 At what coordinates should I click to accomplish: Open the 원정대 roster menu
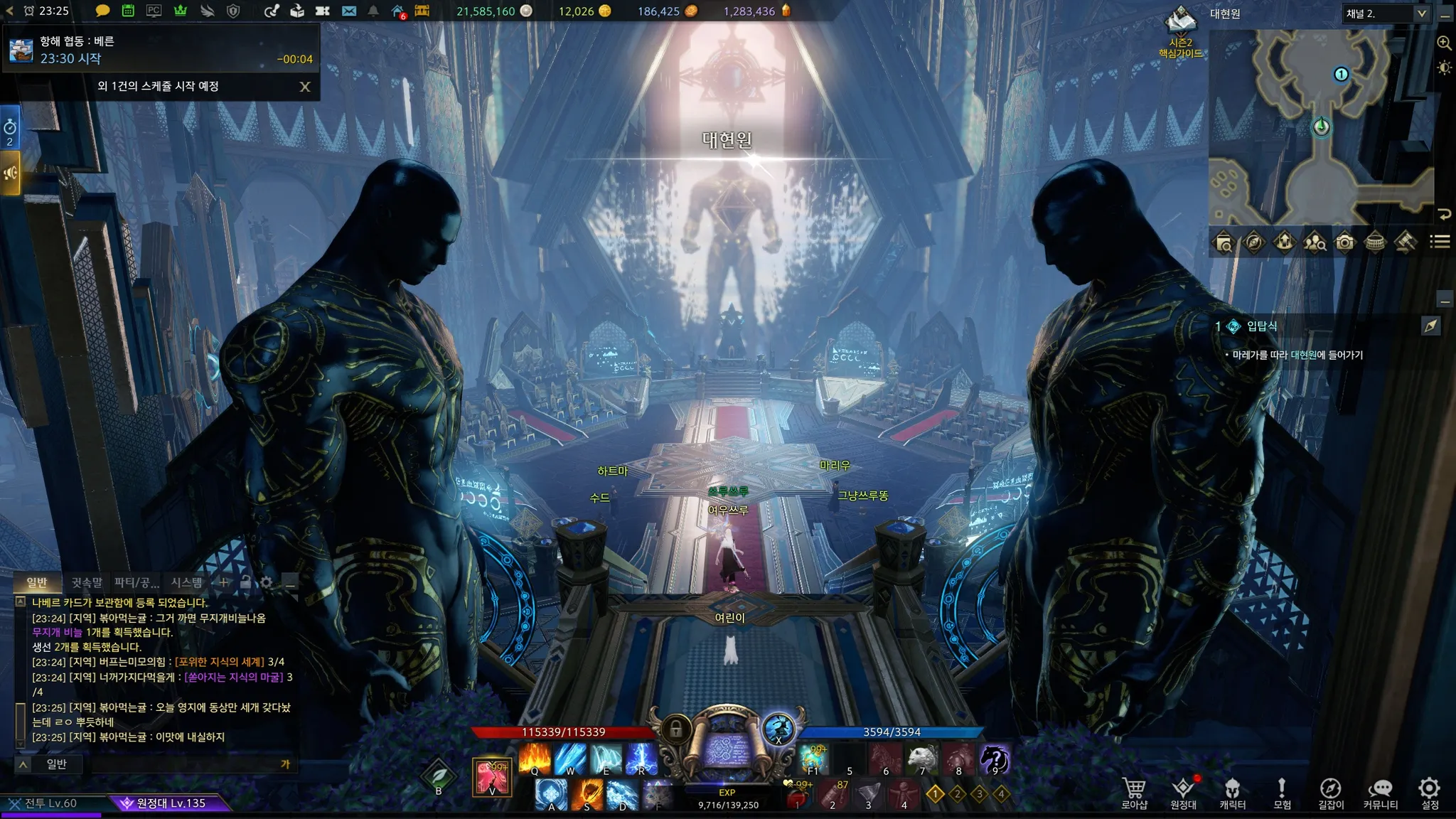pos(1183,792)
